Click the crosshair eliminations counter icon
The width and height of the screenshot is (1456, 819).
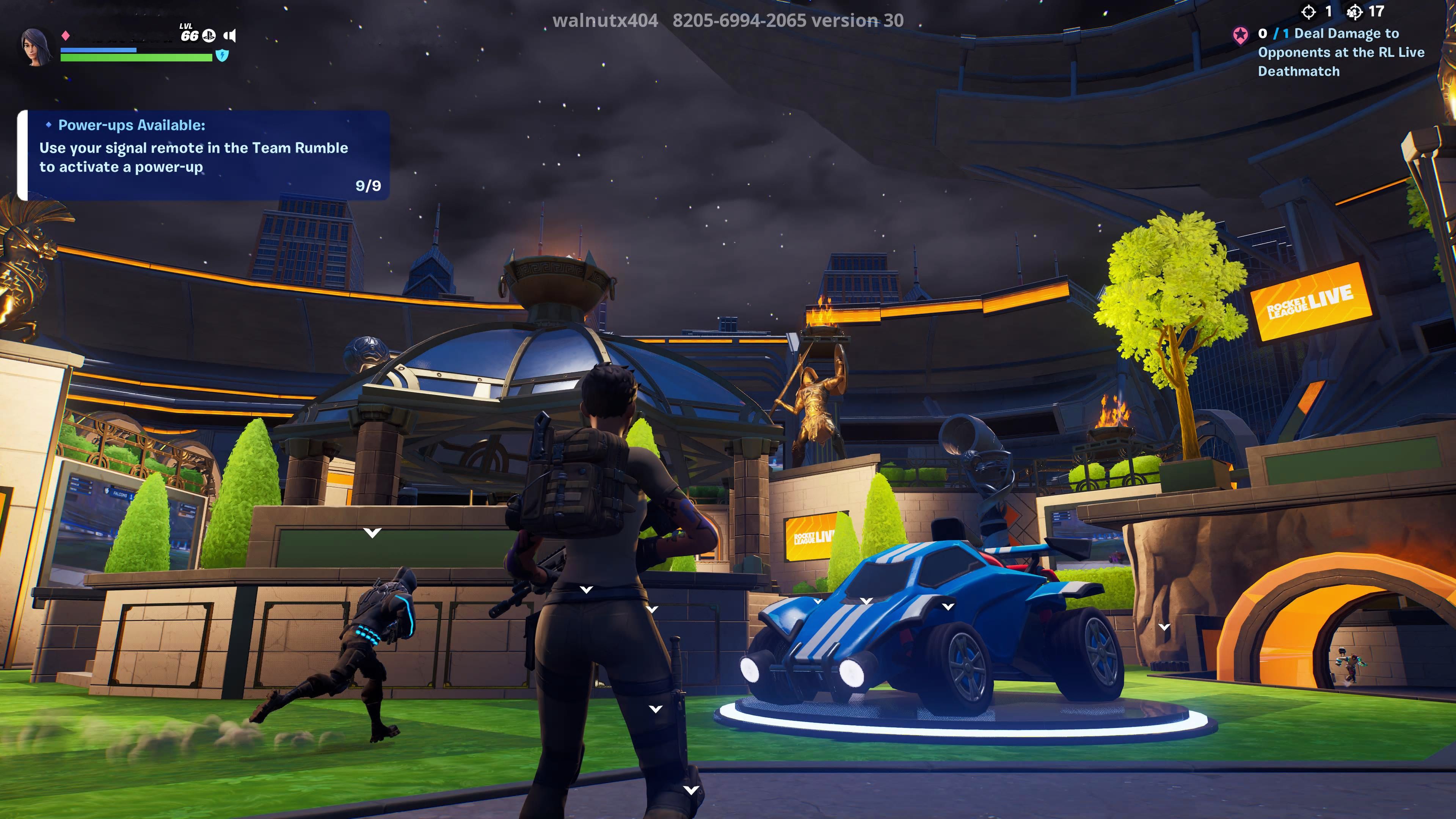(x=1309, y=12)
